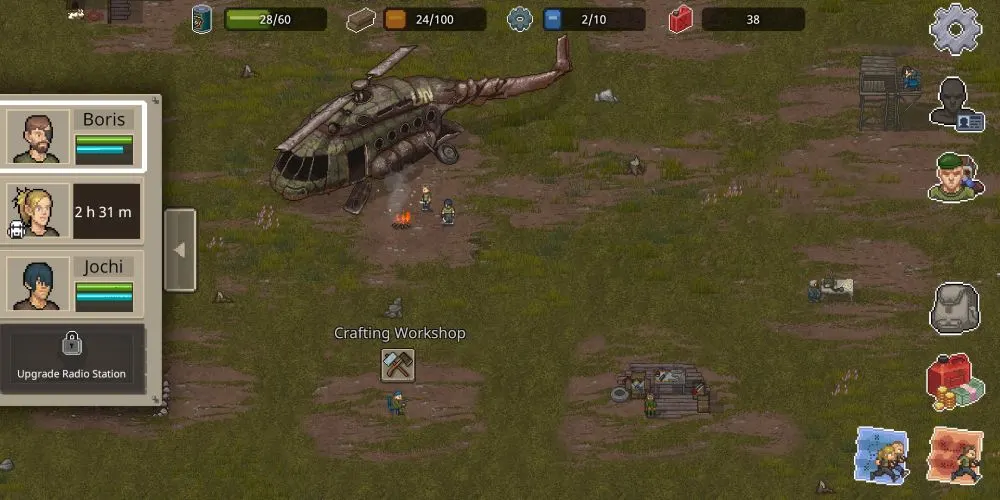Click the locked Upgrade Radio Station slot
This screenshot has width=1000, height=500.
(x=72, y=358)
